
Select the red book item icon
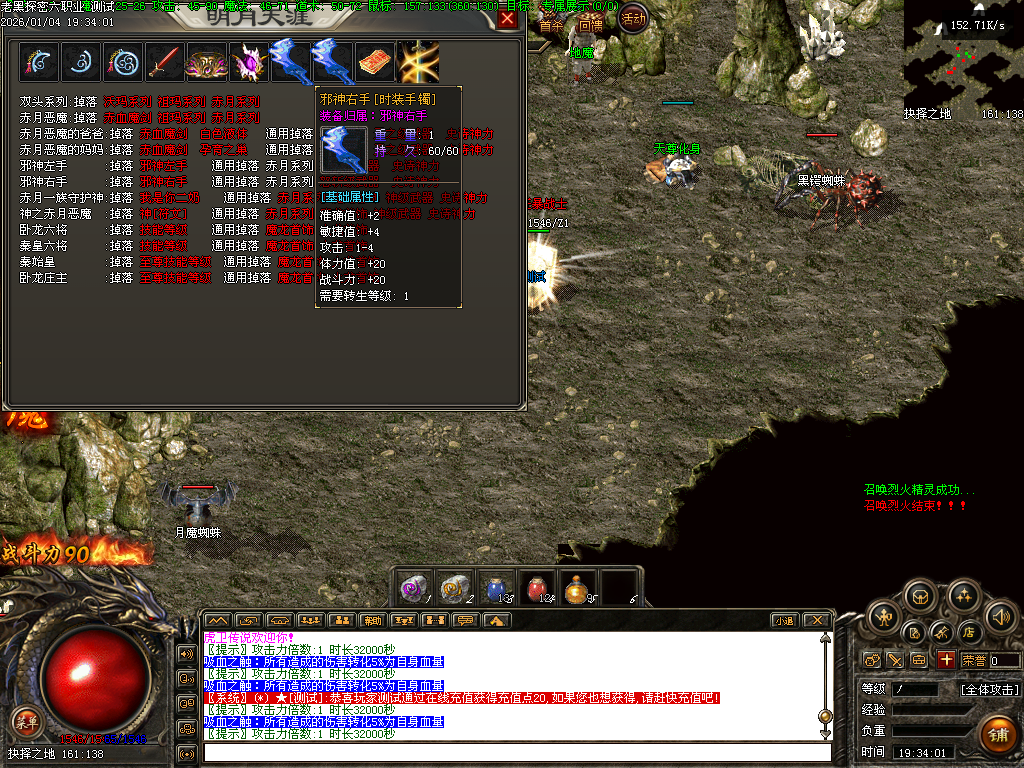pyautogui.click(x=375, y=62)
